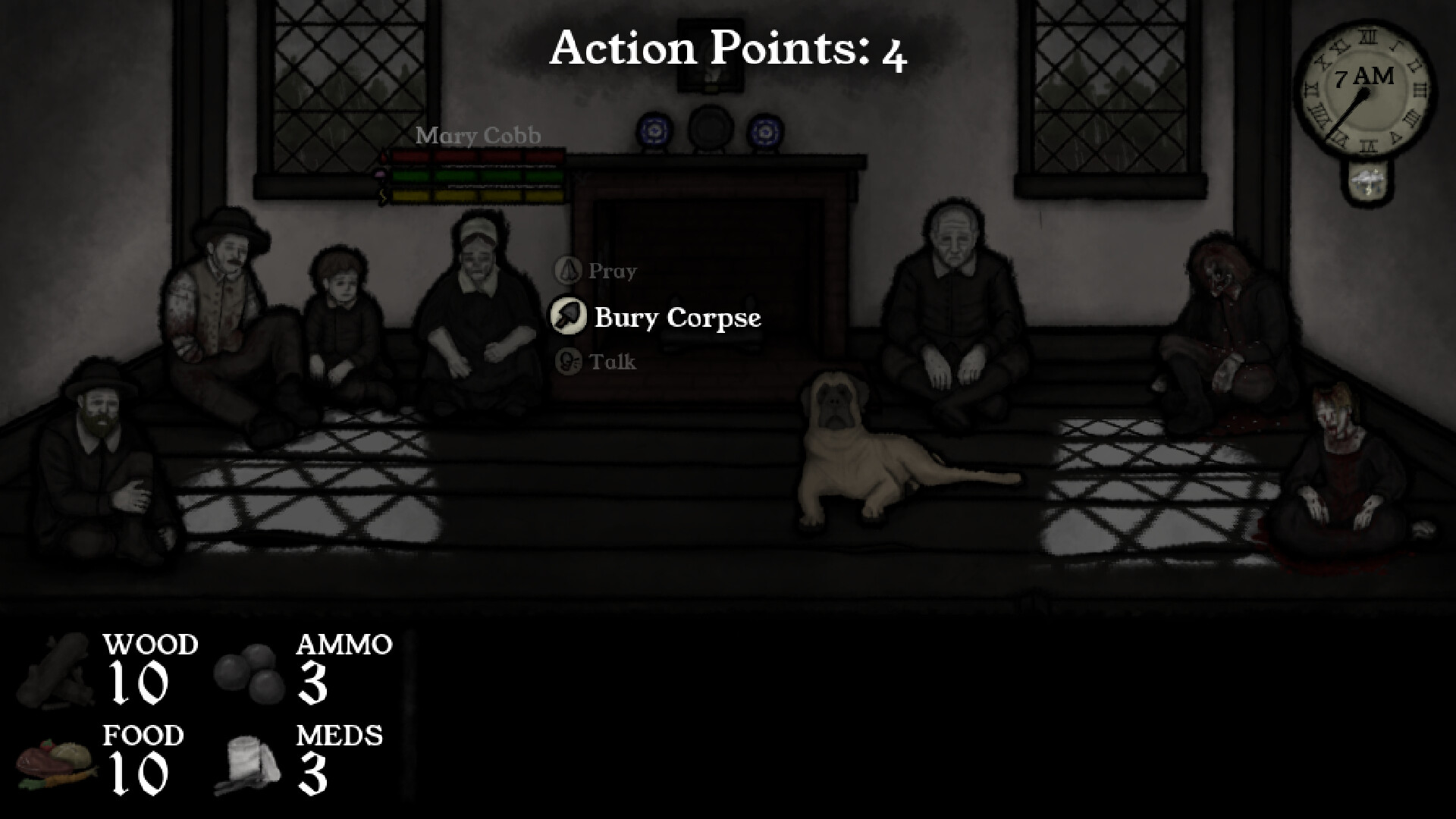The height and width of the screenshot is (819, 1456).
Task: Click the Action Points counter
Action: [728, 49]
